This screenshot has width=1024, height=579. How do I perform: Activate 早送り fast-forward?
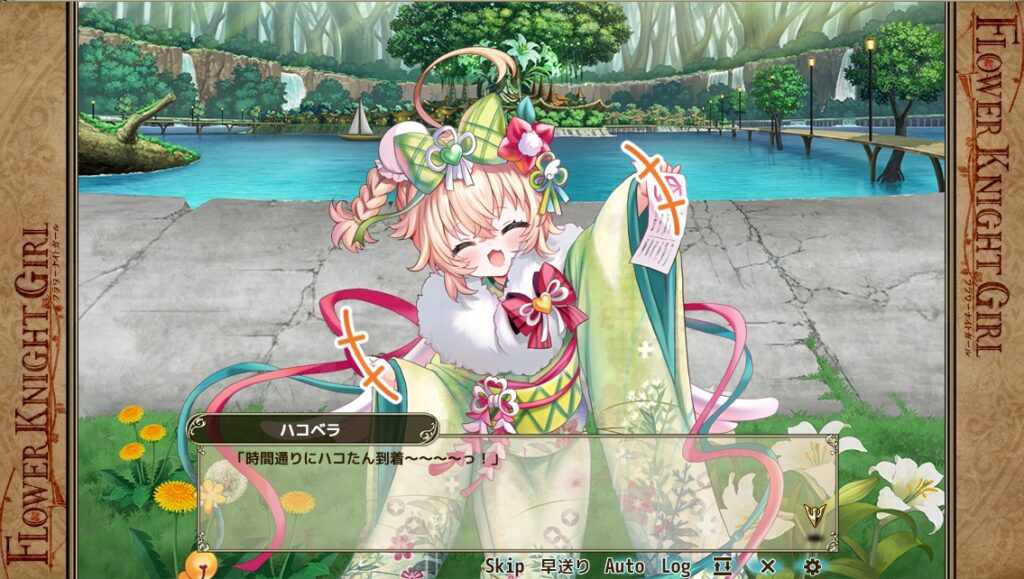(x=566, y=566)
